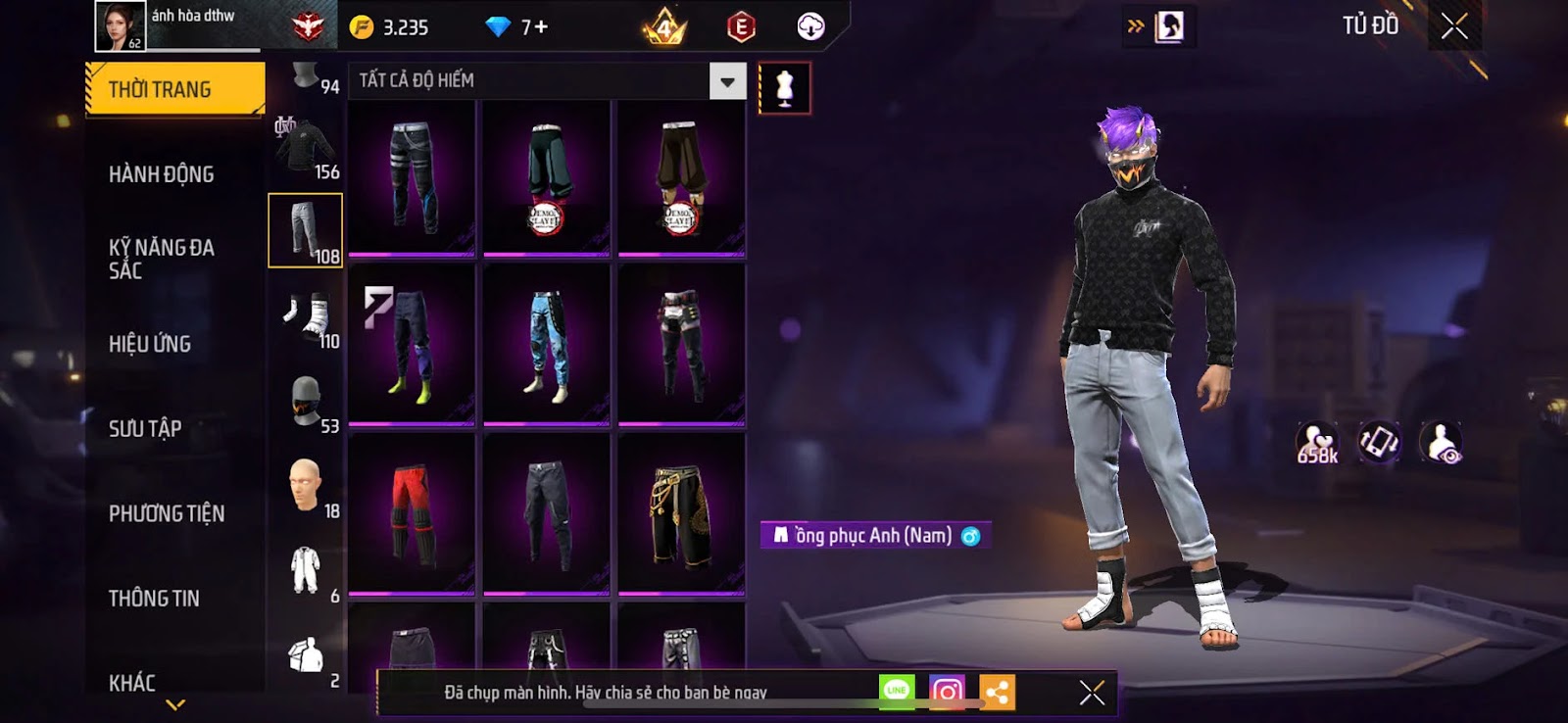Share screenshot to Instagram

point(947,692)
